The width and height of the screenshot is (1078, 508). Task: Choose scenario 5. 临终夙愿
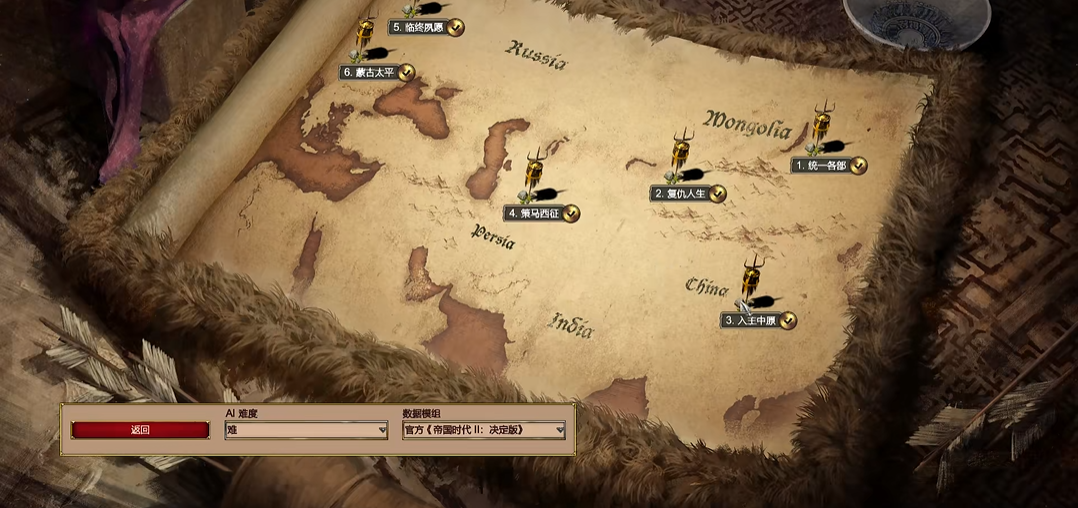pos(418,28)
